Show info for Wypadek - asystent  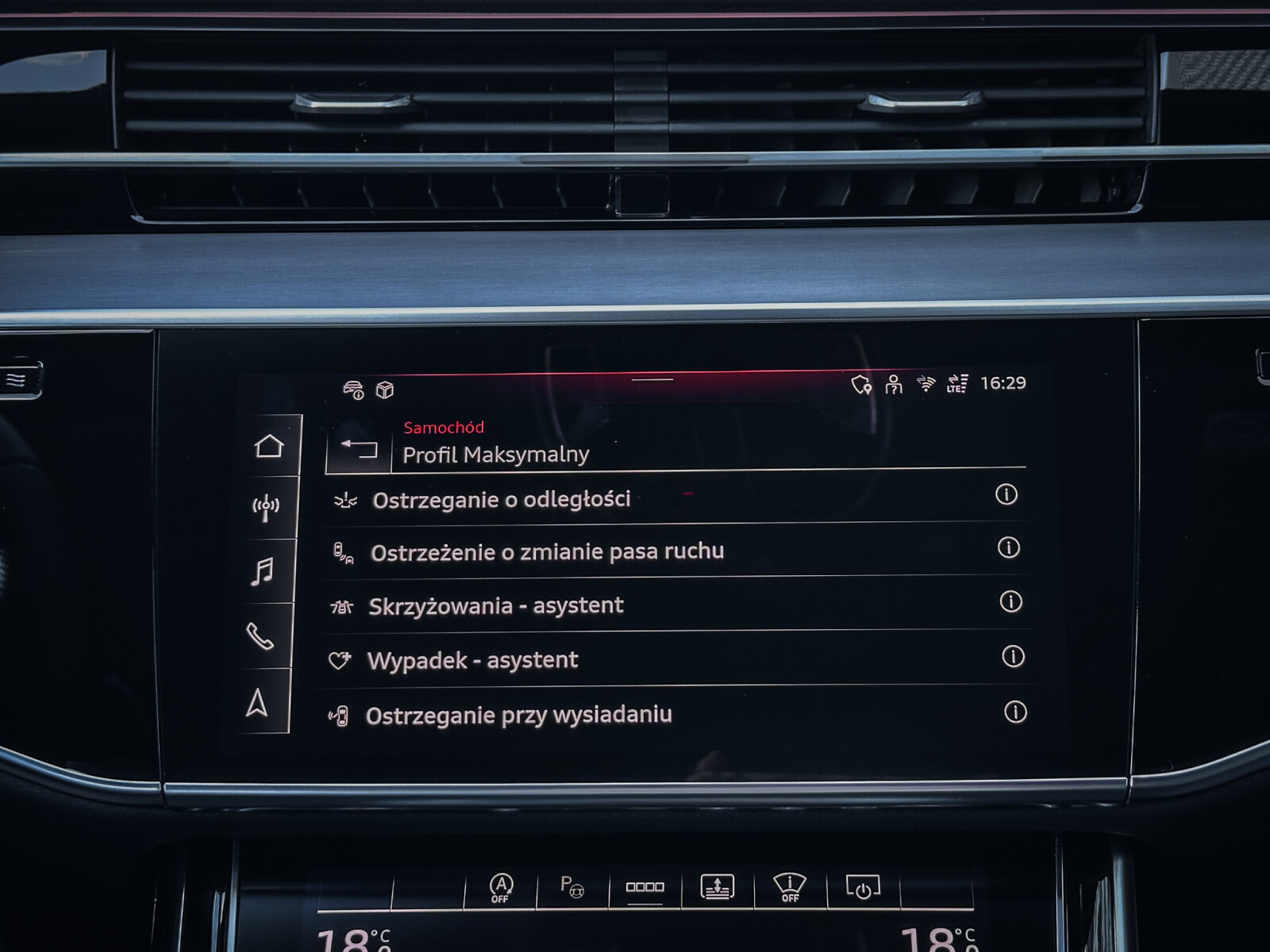(x=1013, y=656)
